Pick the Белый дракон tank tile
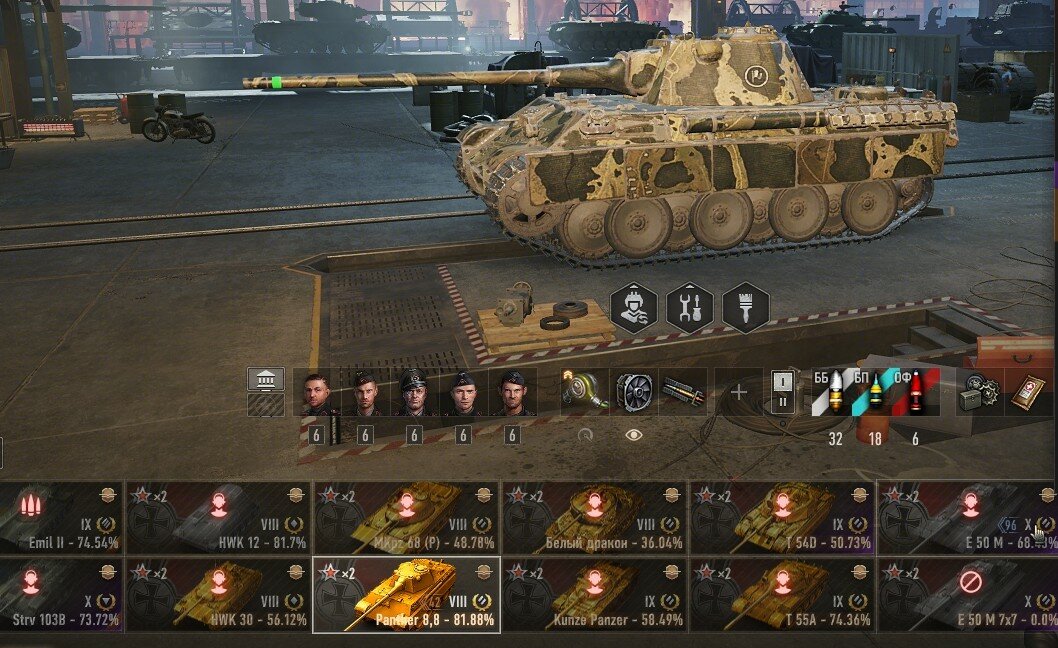Viewport: 1058px width, 648px height. pos(594,517)
